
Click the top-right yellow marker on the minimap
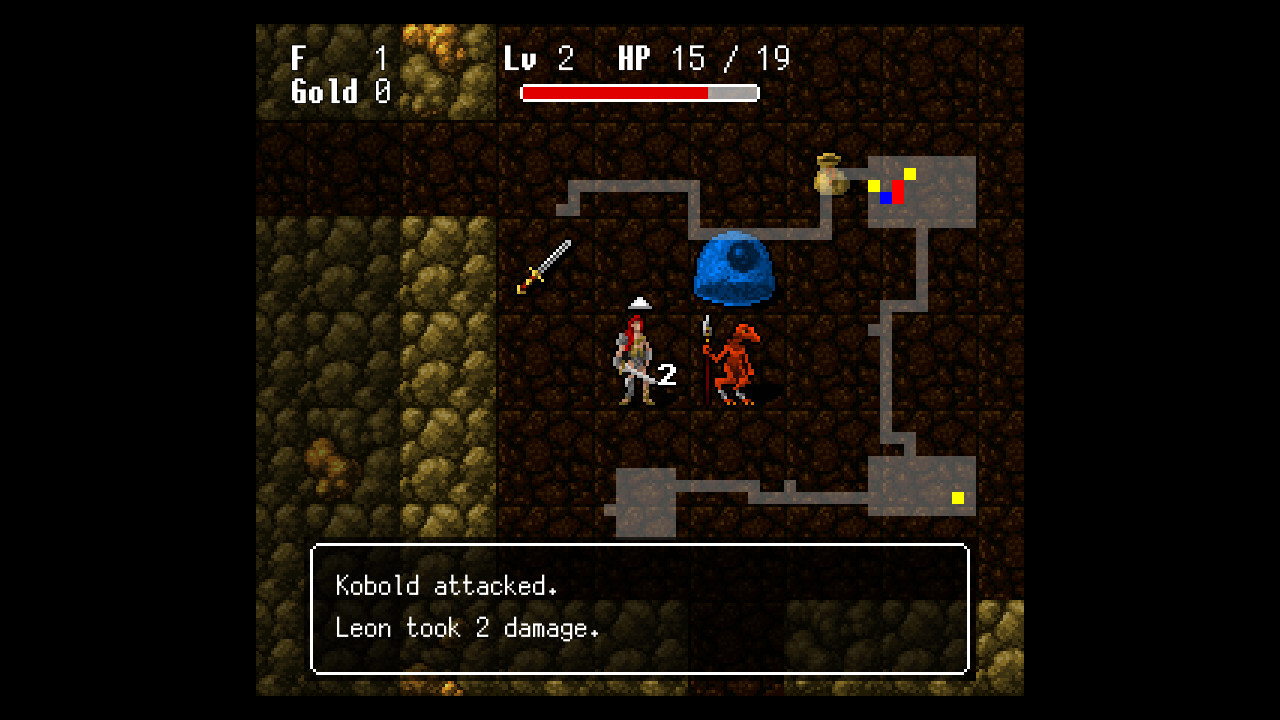[x=909, y=173]
